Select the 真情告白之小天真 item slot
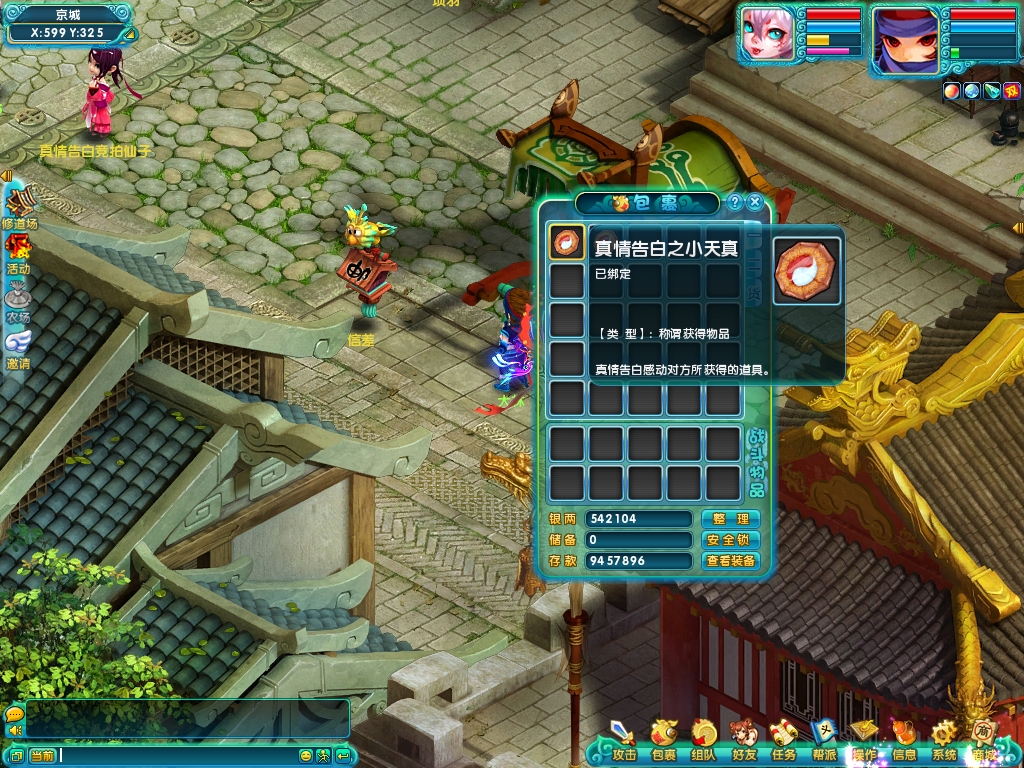Screen dimensions: 1024x768 (566, 243)
